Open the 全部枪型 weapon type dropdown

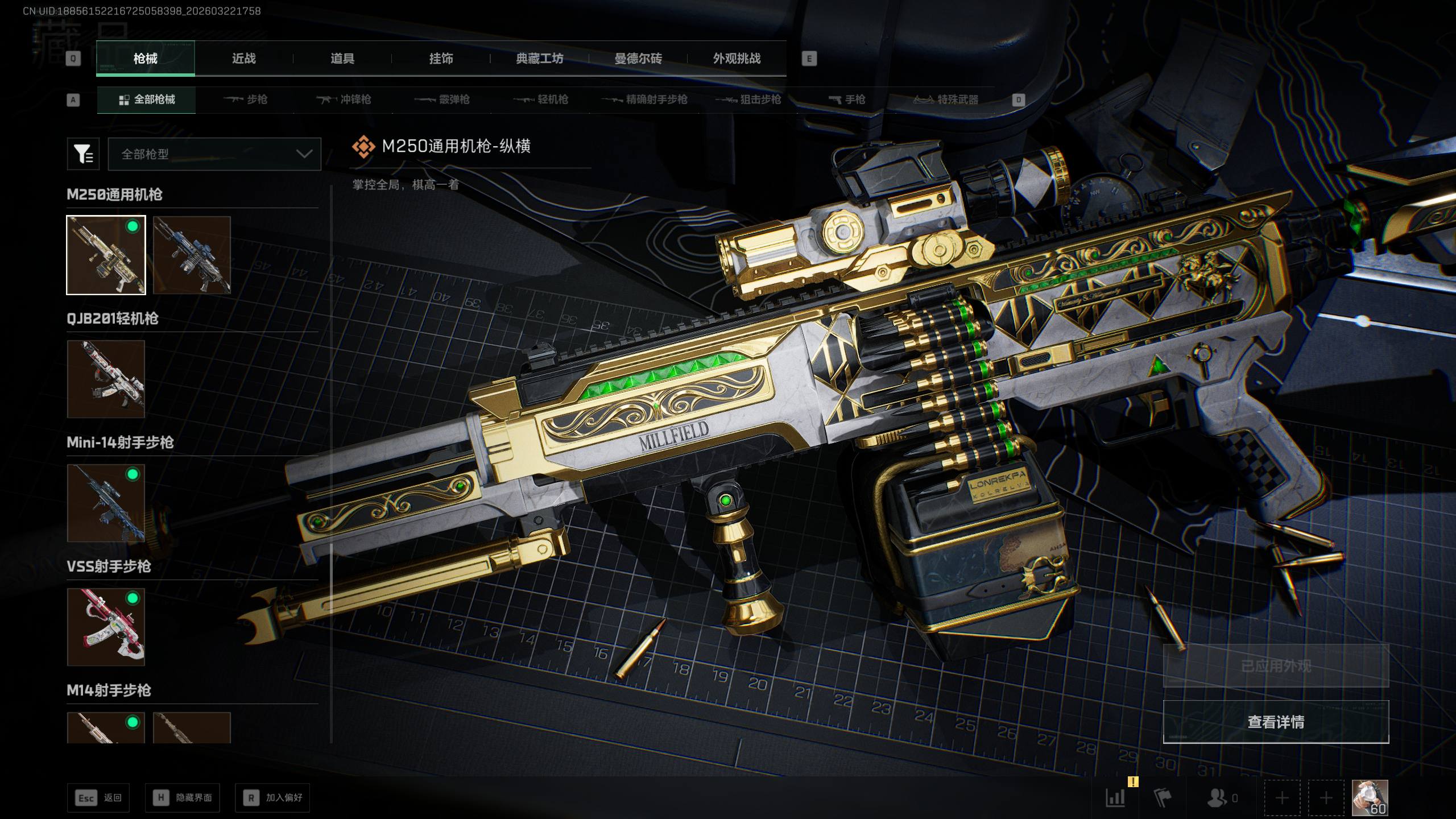pyautogui.click(x=214, y=154)
